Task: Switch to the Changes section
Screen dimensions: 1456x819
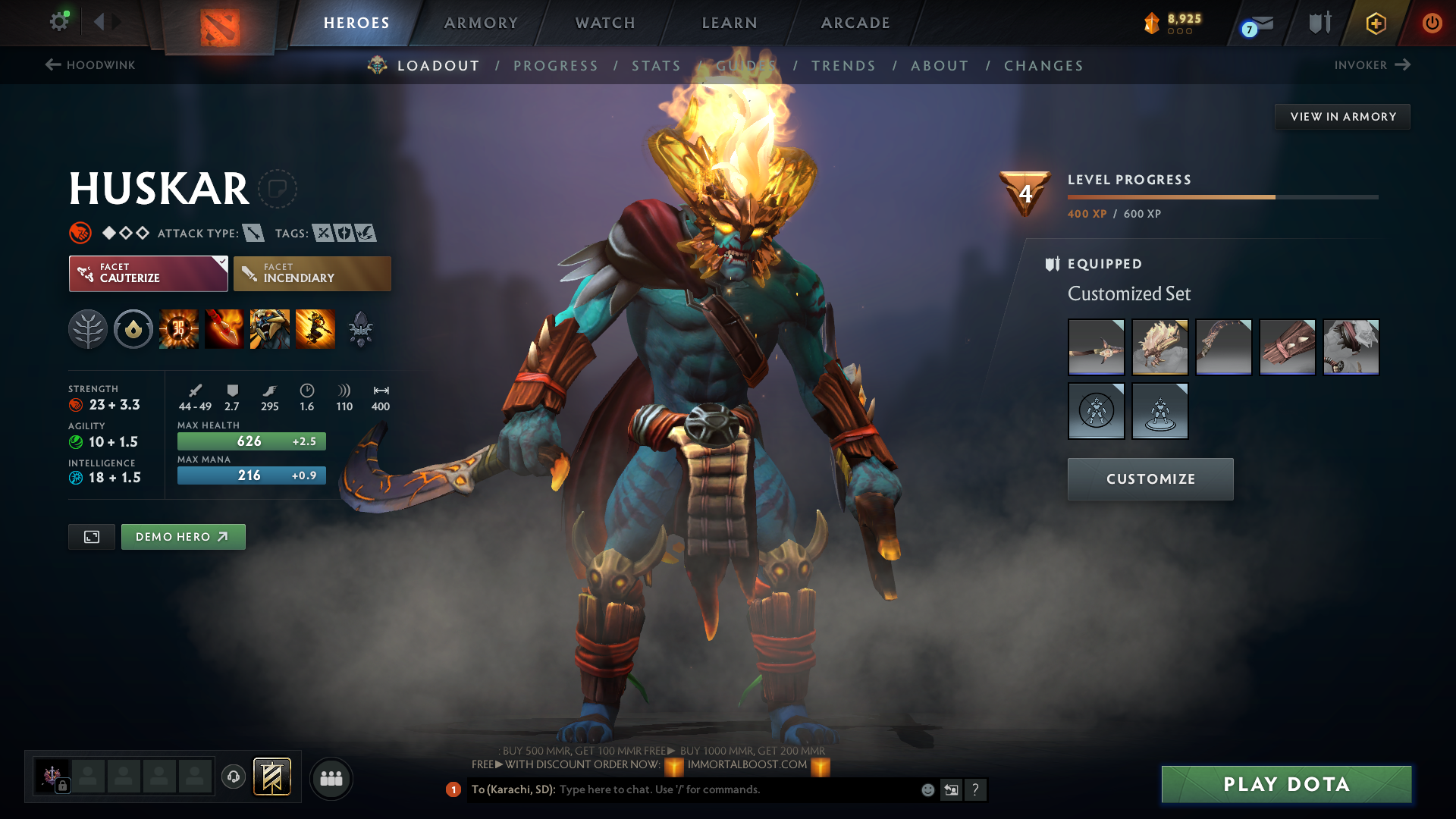Action: click(x=1043, y=66)
